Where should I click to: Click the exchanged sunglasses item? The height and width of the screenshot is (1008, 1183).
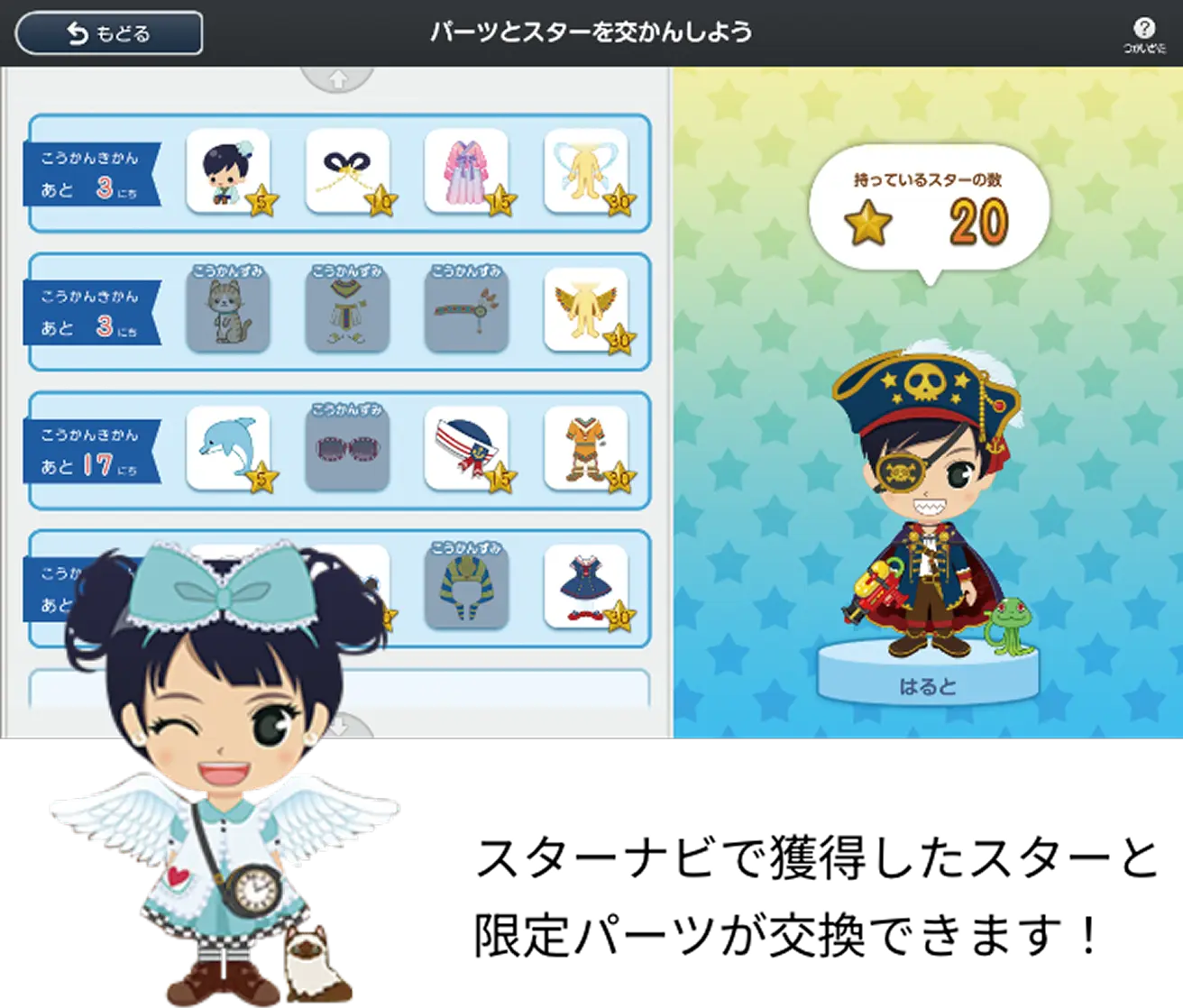coord(347,448)
